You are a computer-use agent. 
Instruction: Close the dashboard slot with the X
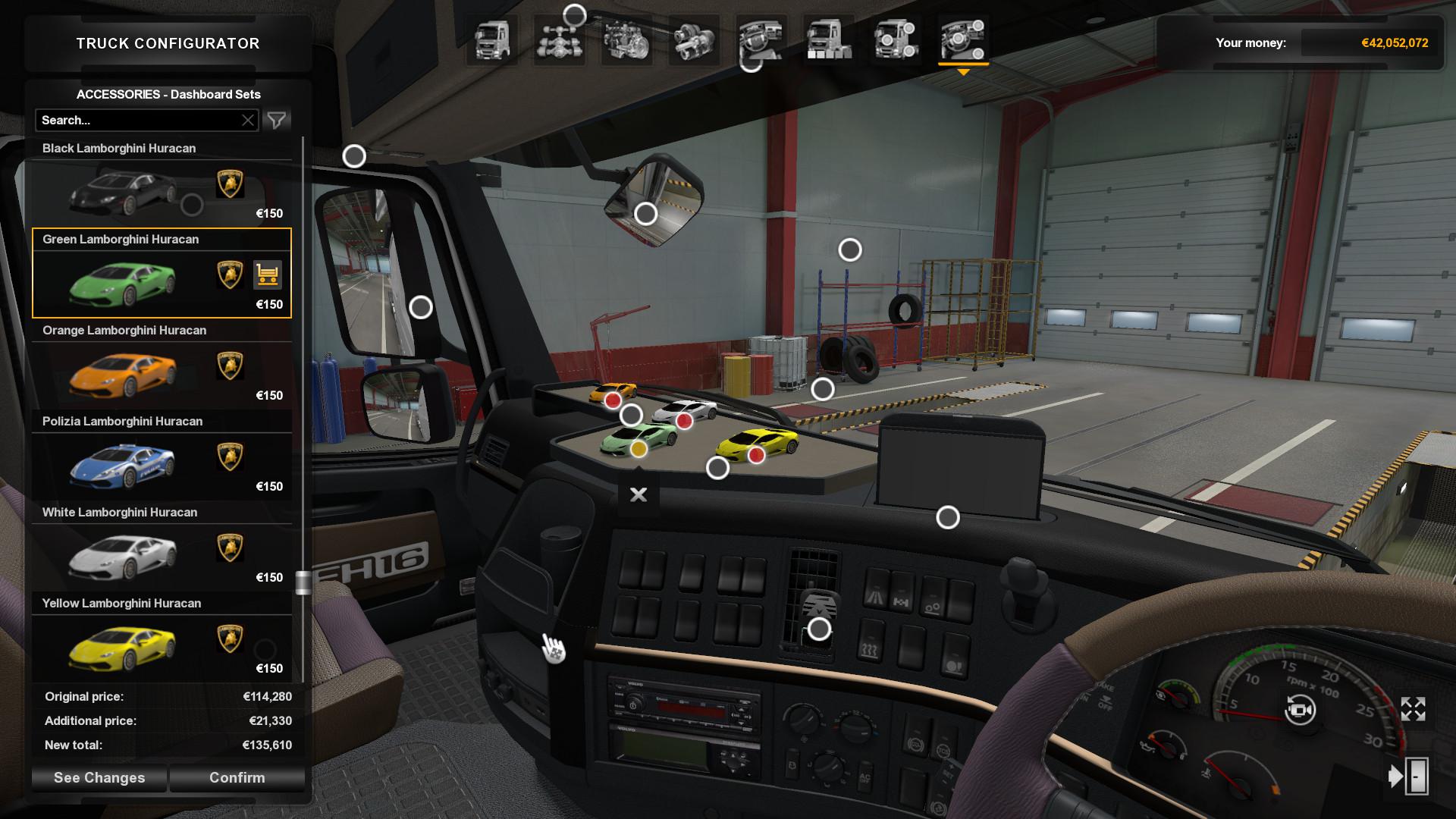click(x=639, y=494)
